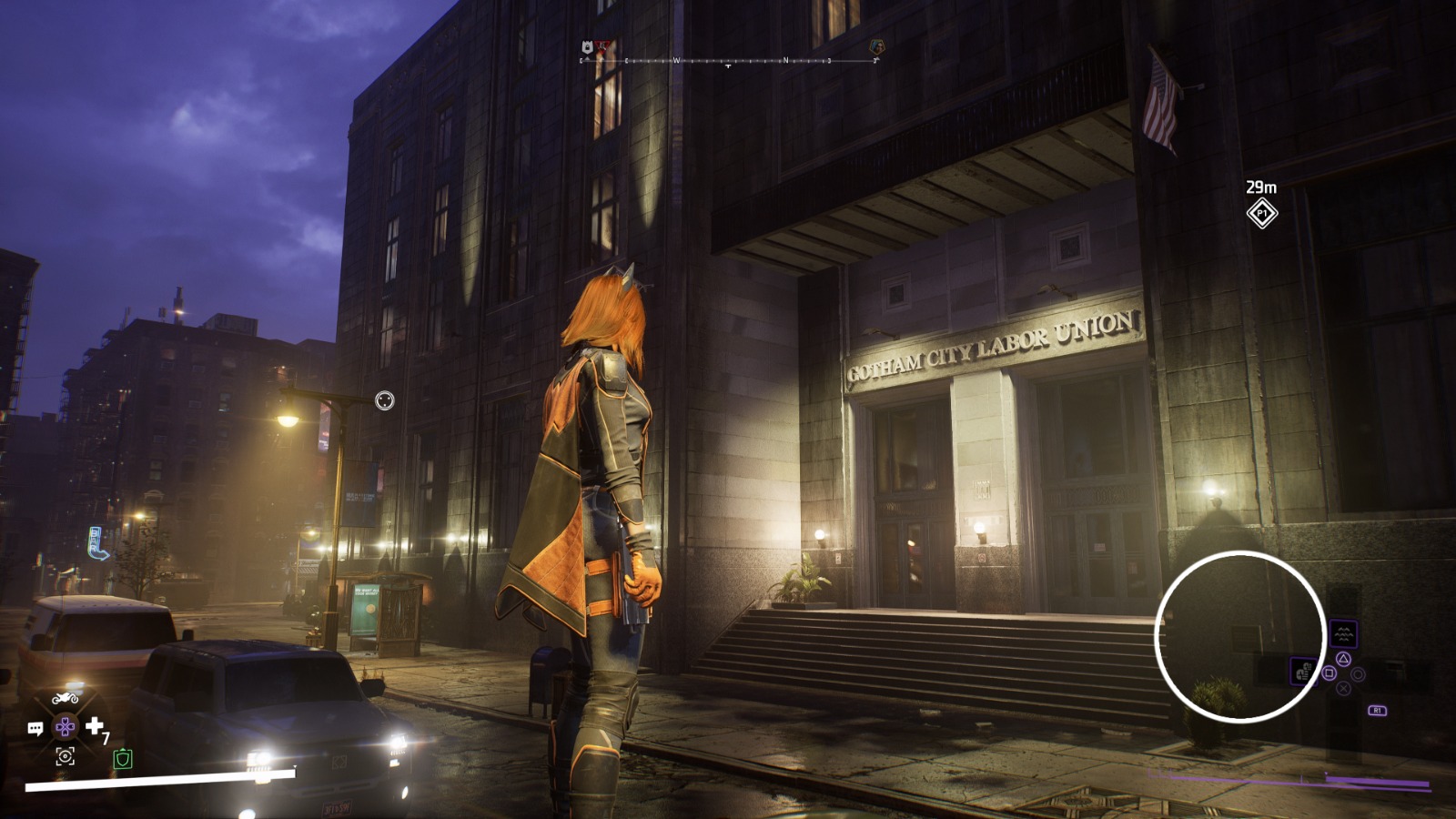Click the Triangle button prompt
Screen dimensions: 1456x819
click(1343, 659)
